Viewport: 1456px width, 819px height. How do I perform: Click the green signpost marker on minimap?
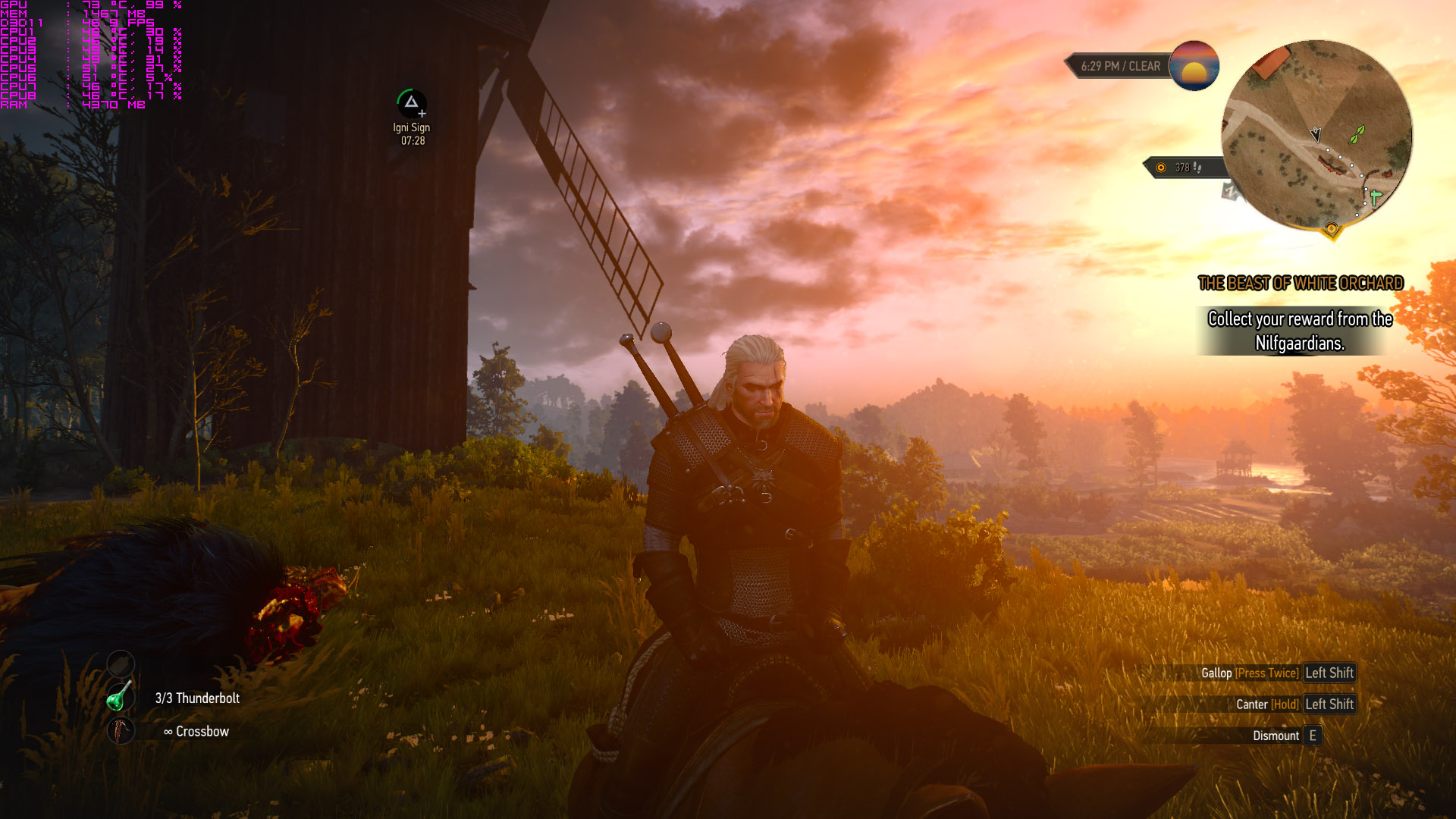click(1375, 197)
